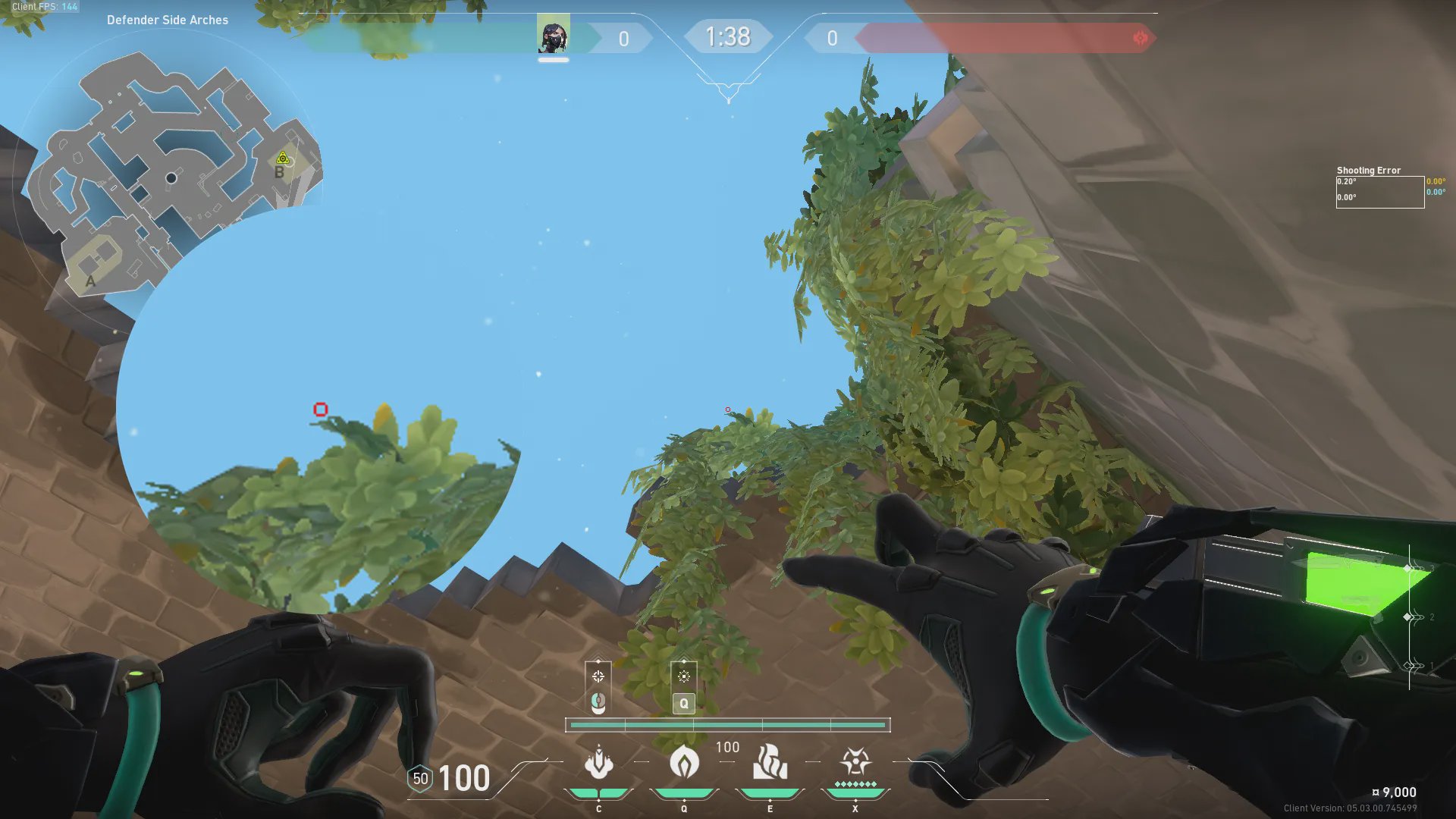The image size is (1456, 819).
Task: Open the Shooting Error graph panel
Action: [1379, 191]
